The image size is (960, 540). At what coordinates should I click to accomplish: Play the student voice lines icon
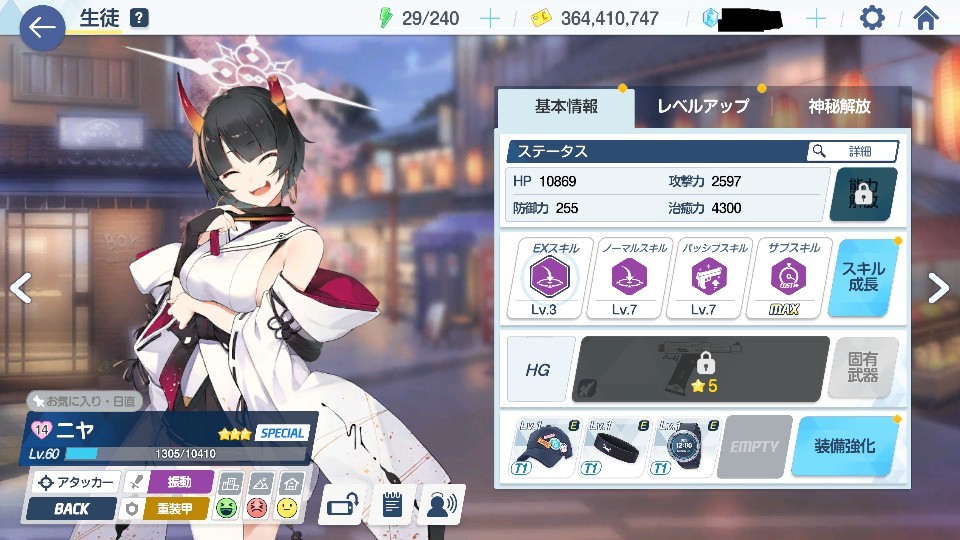point(440,505)
